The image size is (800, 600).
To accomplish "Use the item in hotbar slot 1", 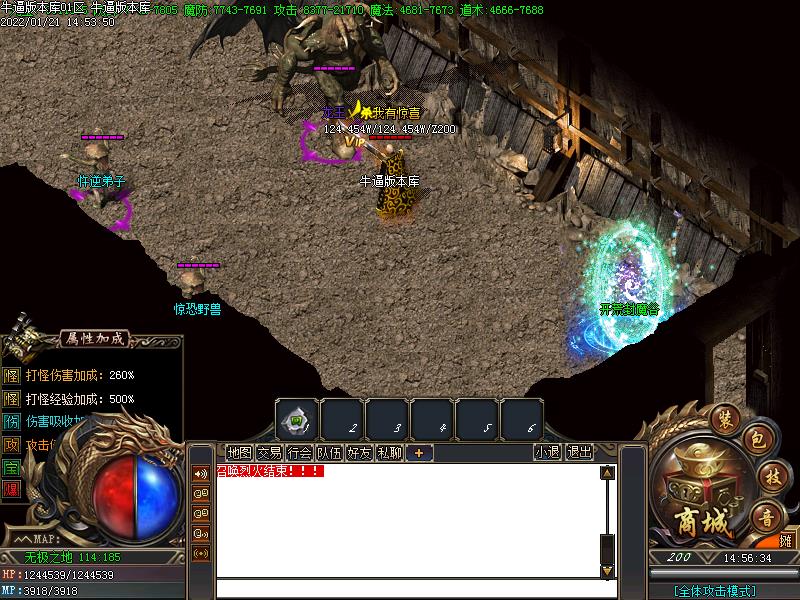I will (297, 419).
